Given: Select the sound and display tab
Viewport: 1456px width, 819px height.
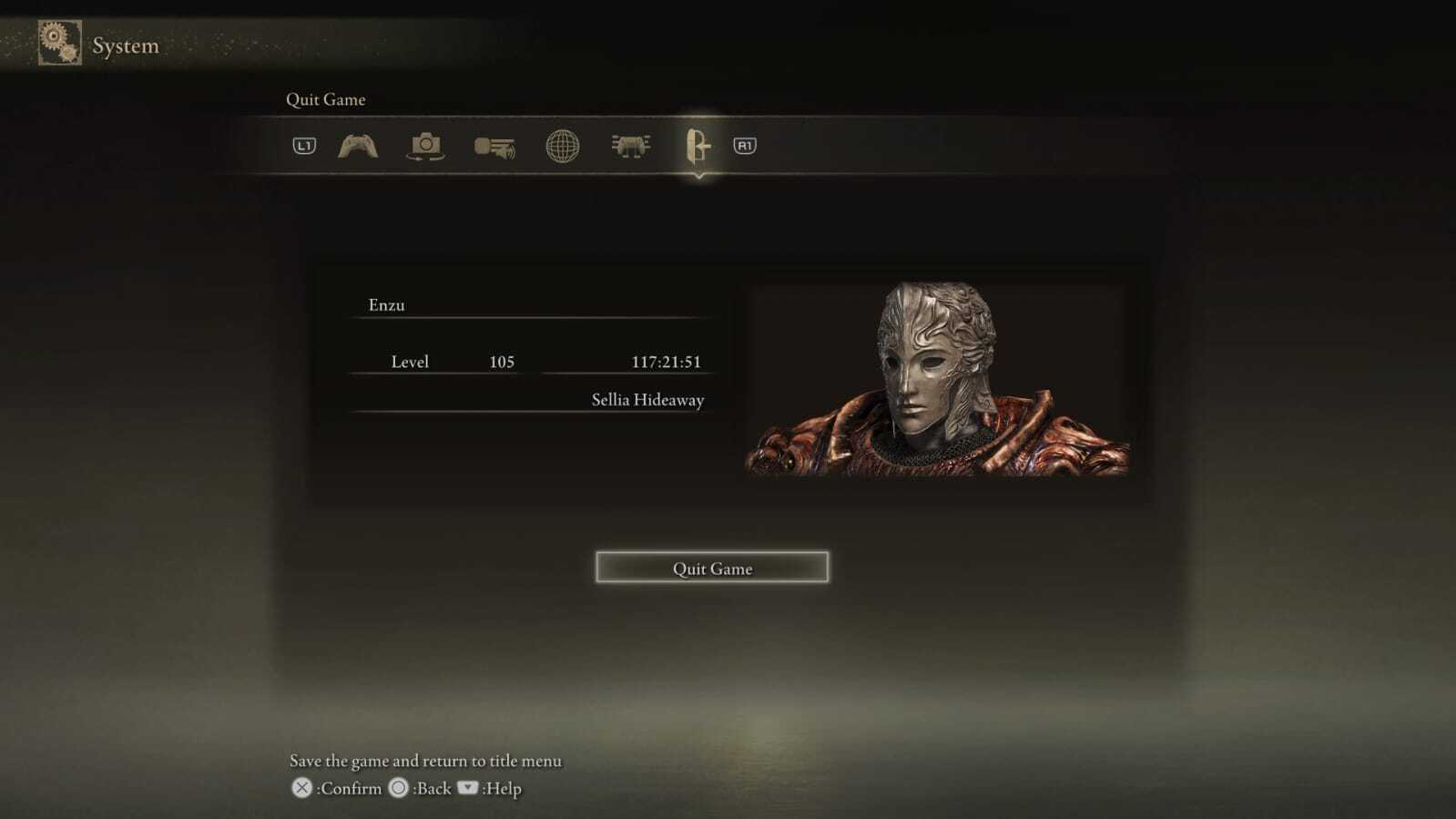Looking at the screenshot, I should tap(494, 147).
